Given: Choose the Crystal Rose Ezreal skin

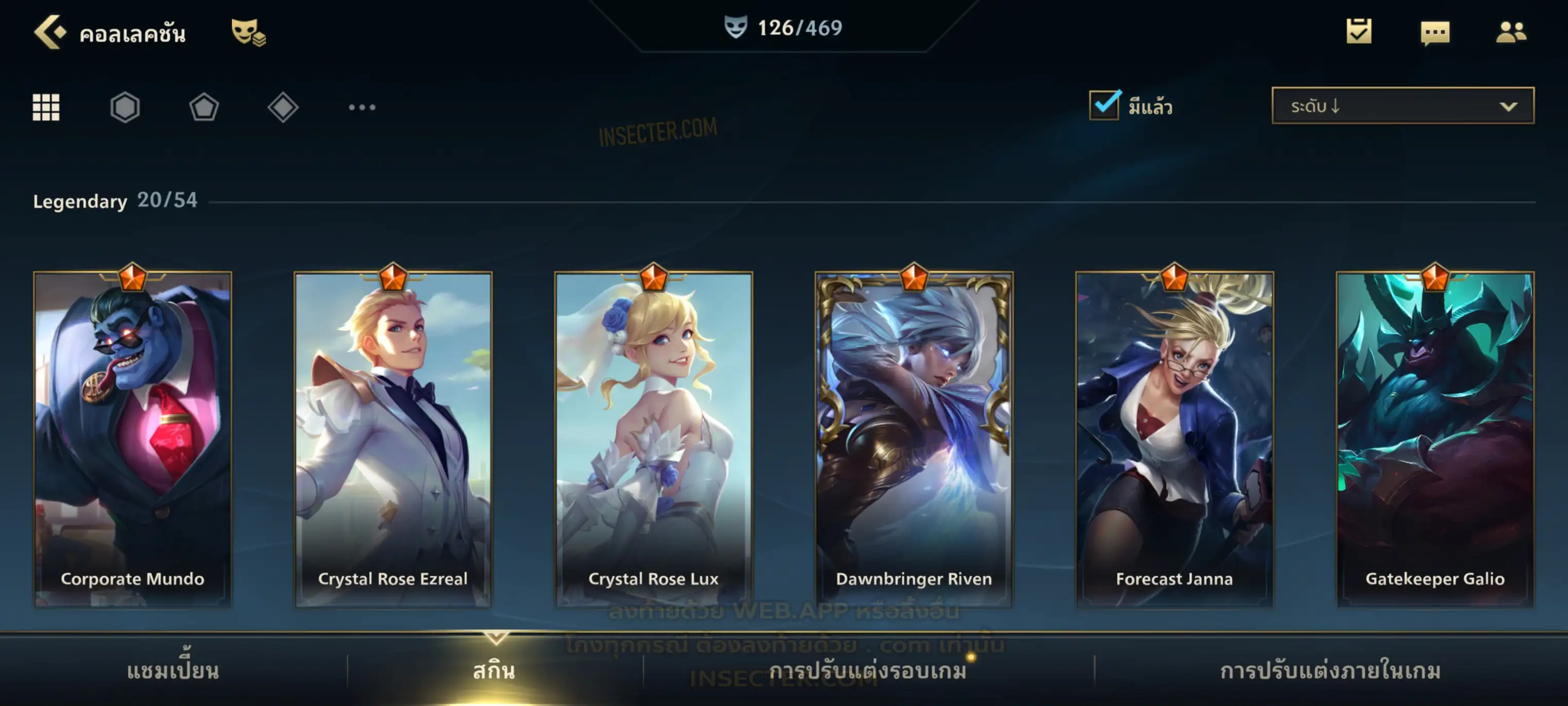Looking at the screenshot, I should 393,439.
